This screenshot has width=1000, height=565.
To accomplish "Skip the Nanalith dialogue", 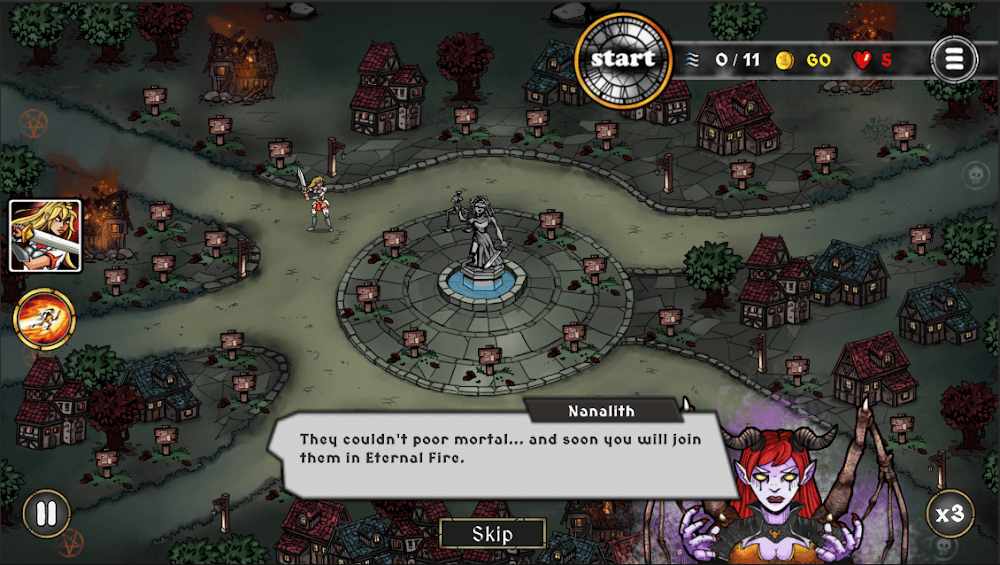I will coord(492,534).
